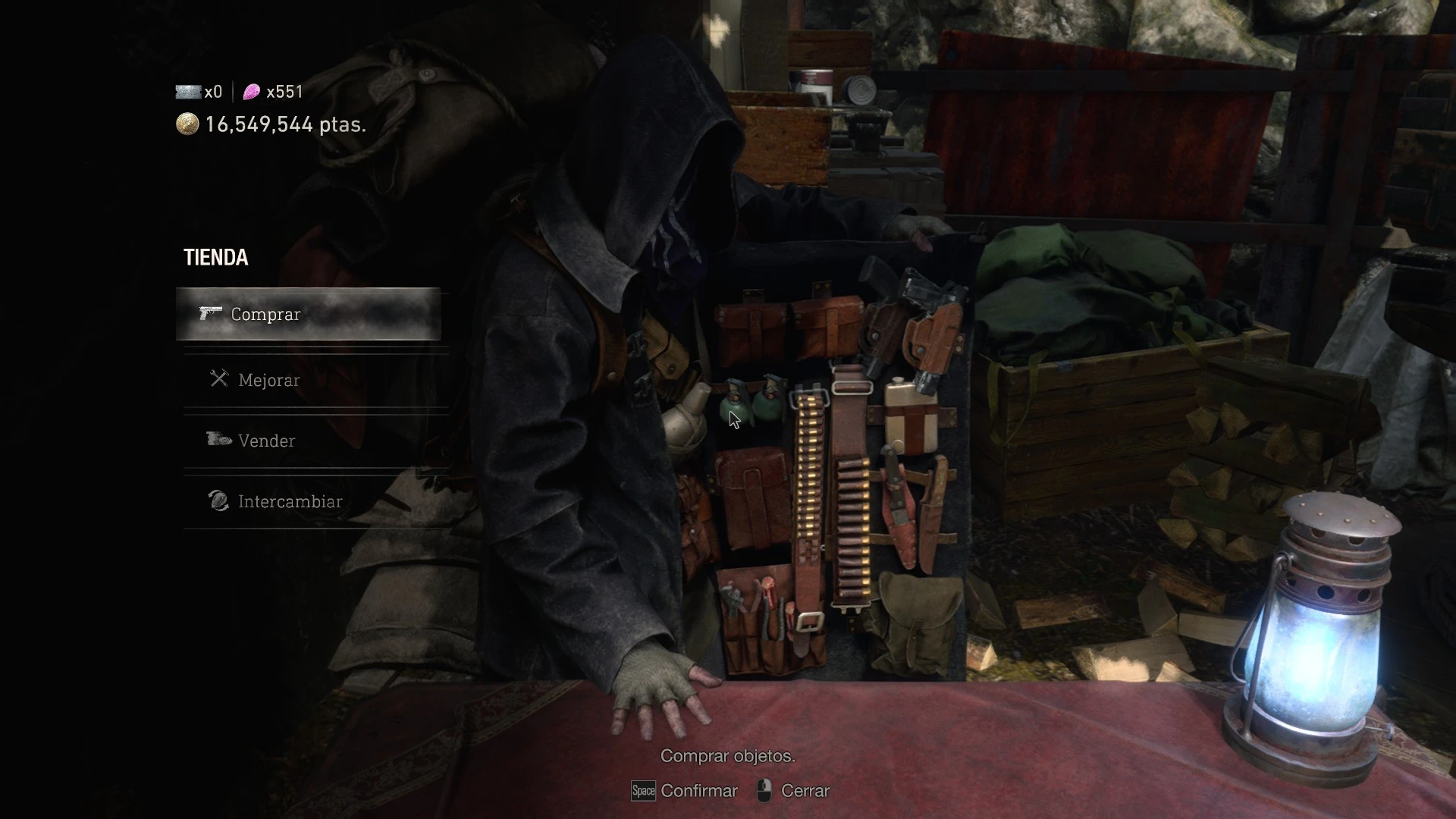
Task: Click the x551 crystal count value
Action: (x=284, y=91)
